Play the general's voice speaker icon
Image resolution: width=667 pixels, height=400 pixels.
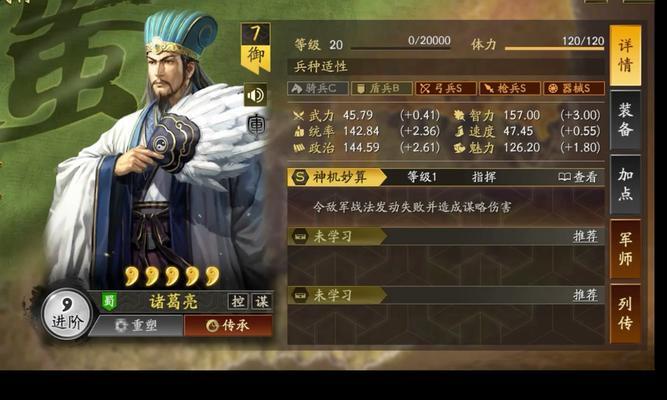coord(255,95)
